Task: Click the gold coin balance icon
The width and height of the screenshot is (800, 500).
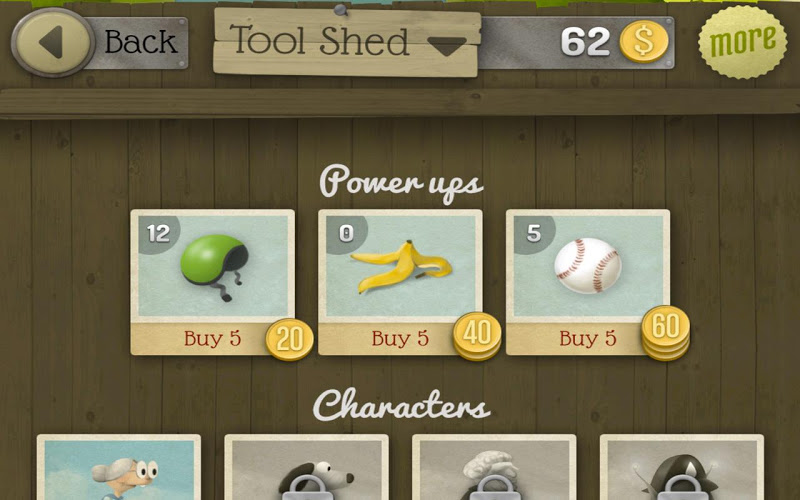Action: [643, 42]
